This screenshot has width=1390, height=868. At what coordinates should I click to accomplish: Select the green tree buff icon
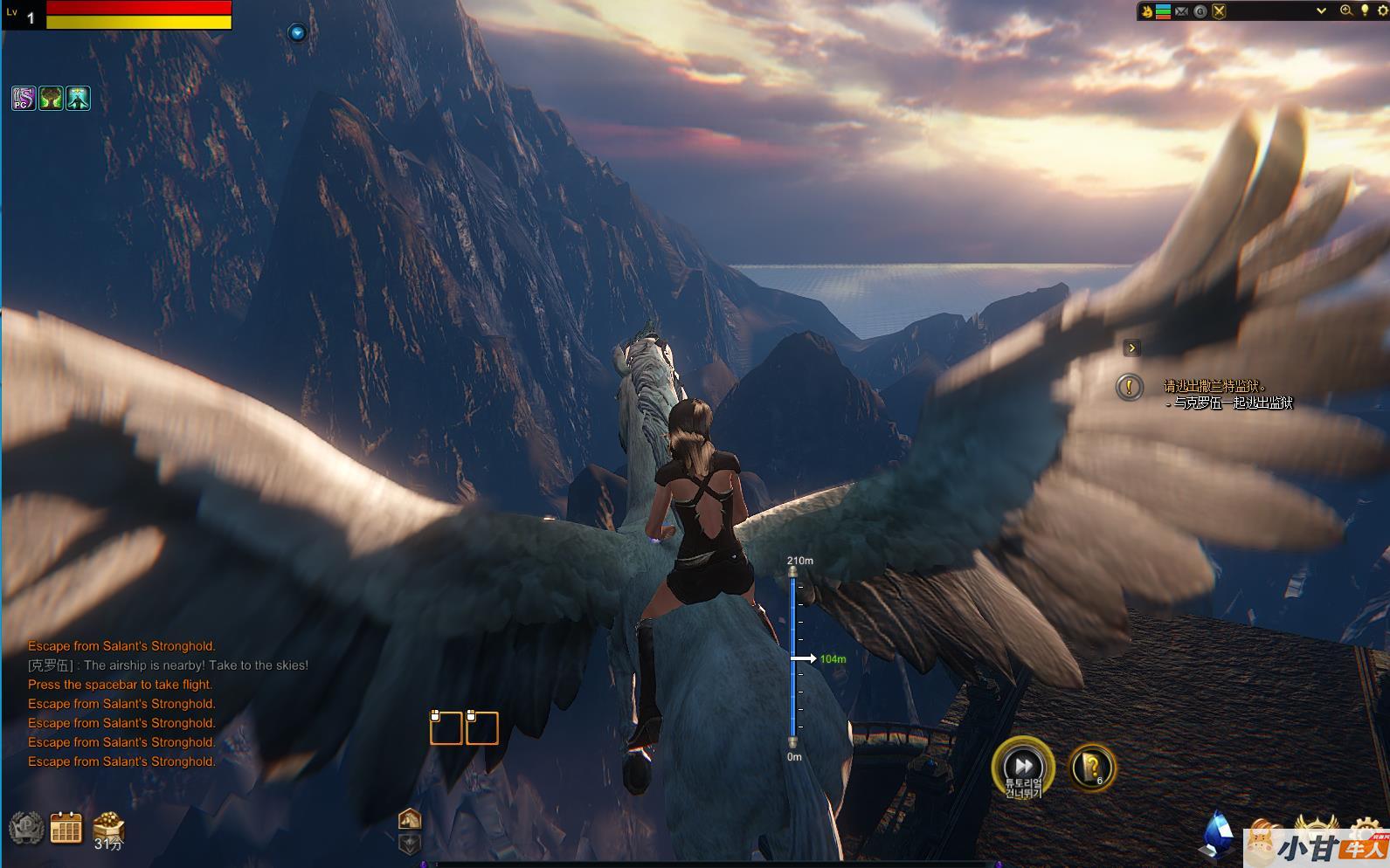click(51, 99)
